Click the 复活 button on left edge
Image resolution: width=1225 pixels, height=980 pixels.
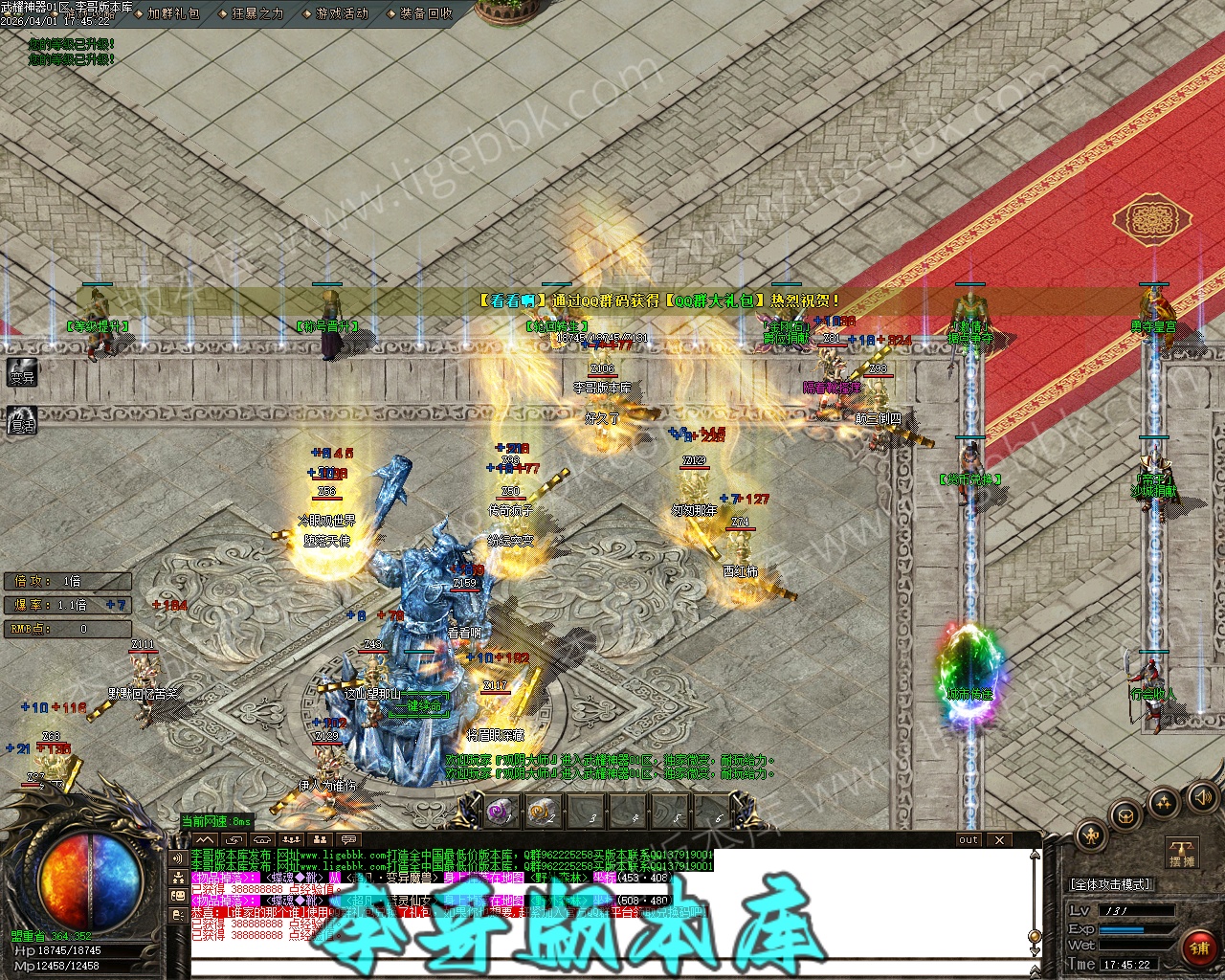(x=22, y=420)
